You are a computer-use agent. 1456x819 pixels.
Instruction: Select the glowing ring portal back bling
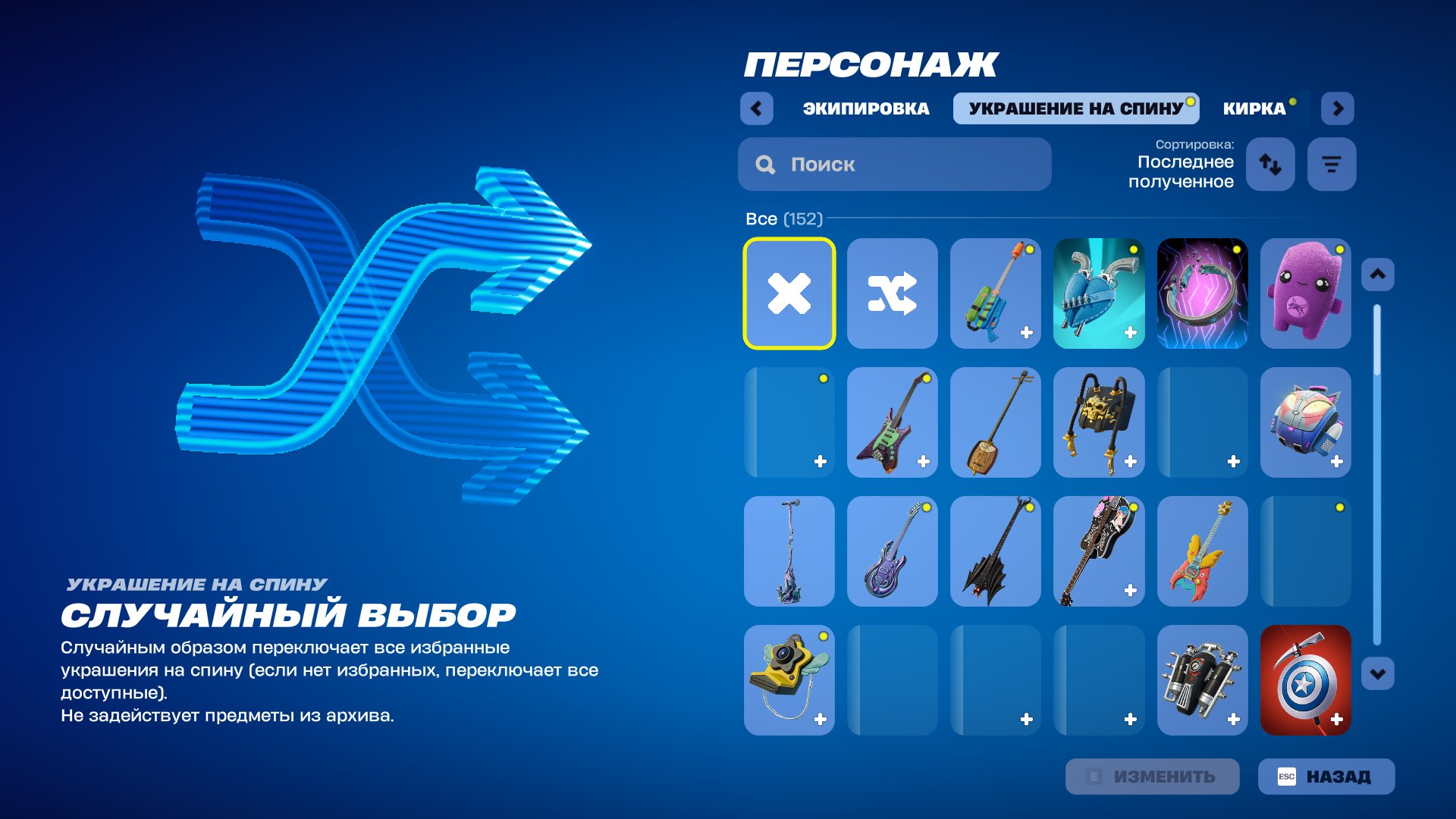[1202, 293]
